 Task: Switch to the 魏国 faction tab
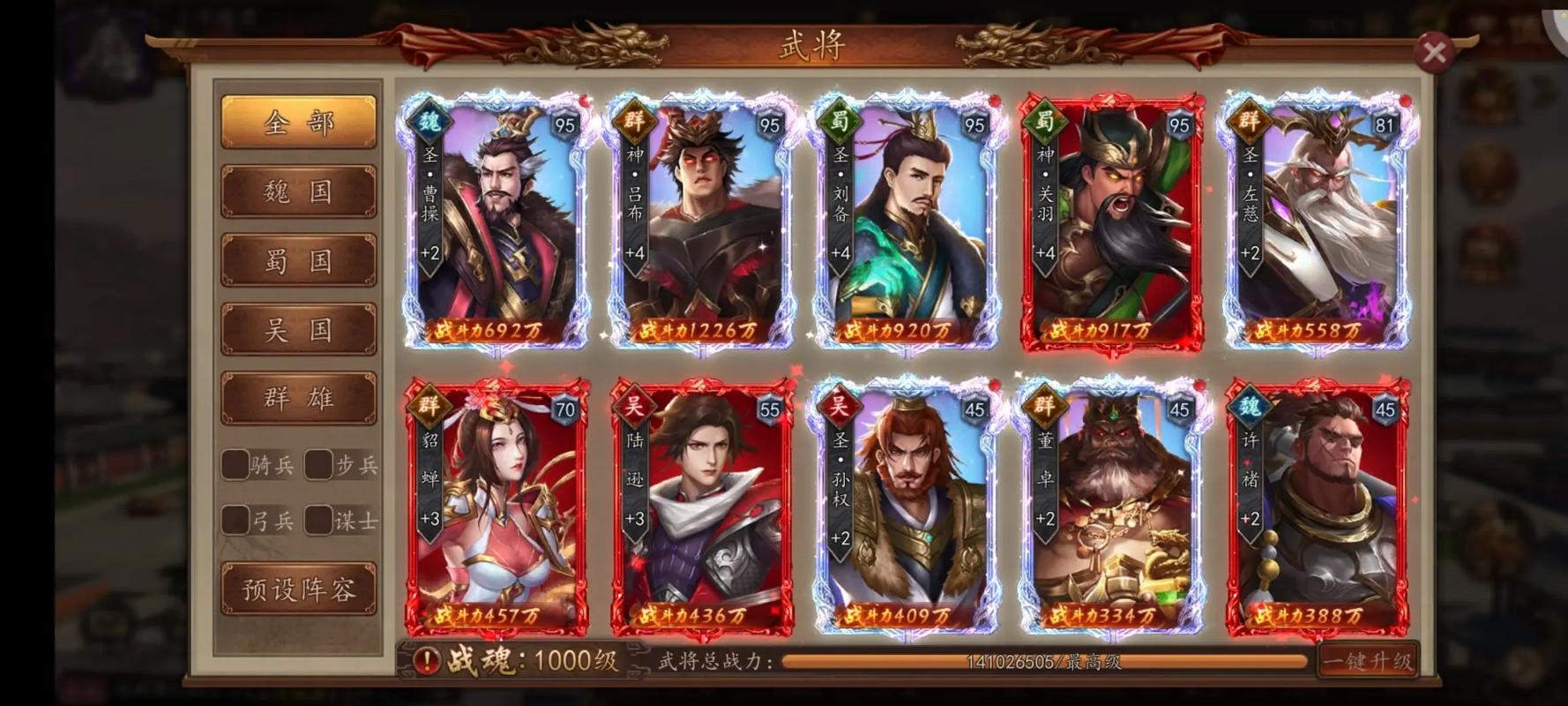point(298,192)
